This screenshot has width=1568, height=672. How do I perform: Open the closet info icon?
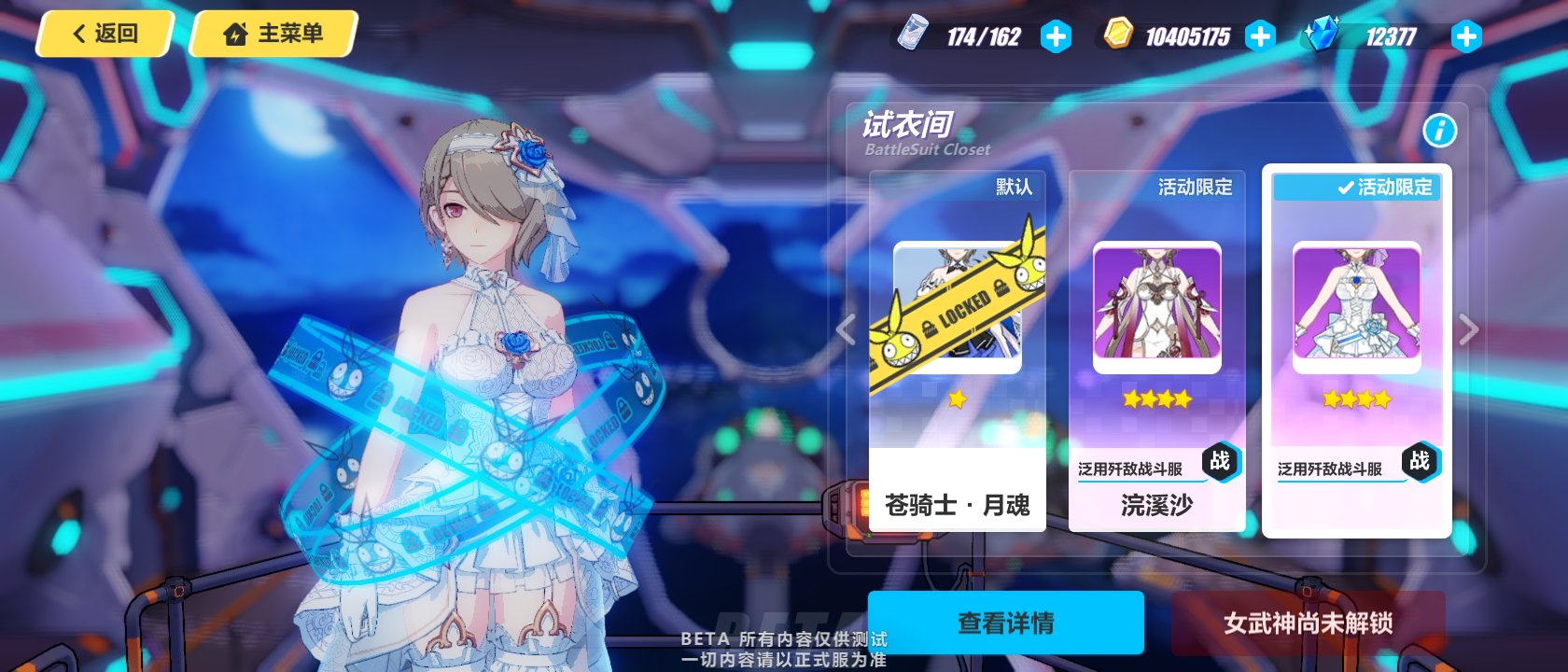point(1439,131)
